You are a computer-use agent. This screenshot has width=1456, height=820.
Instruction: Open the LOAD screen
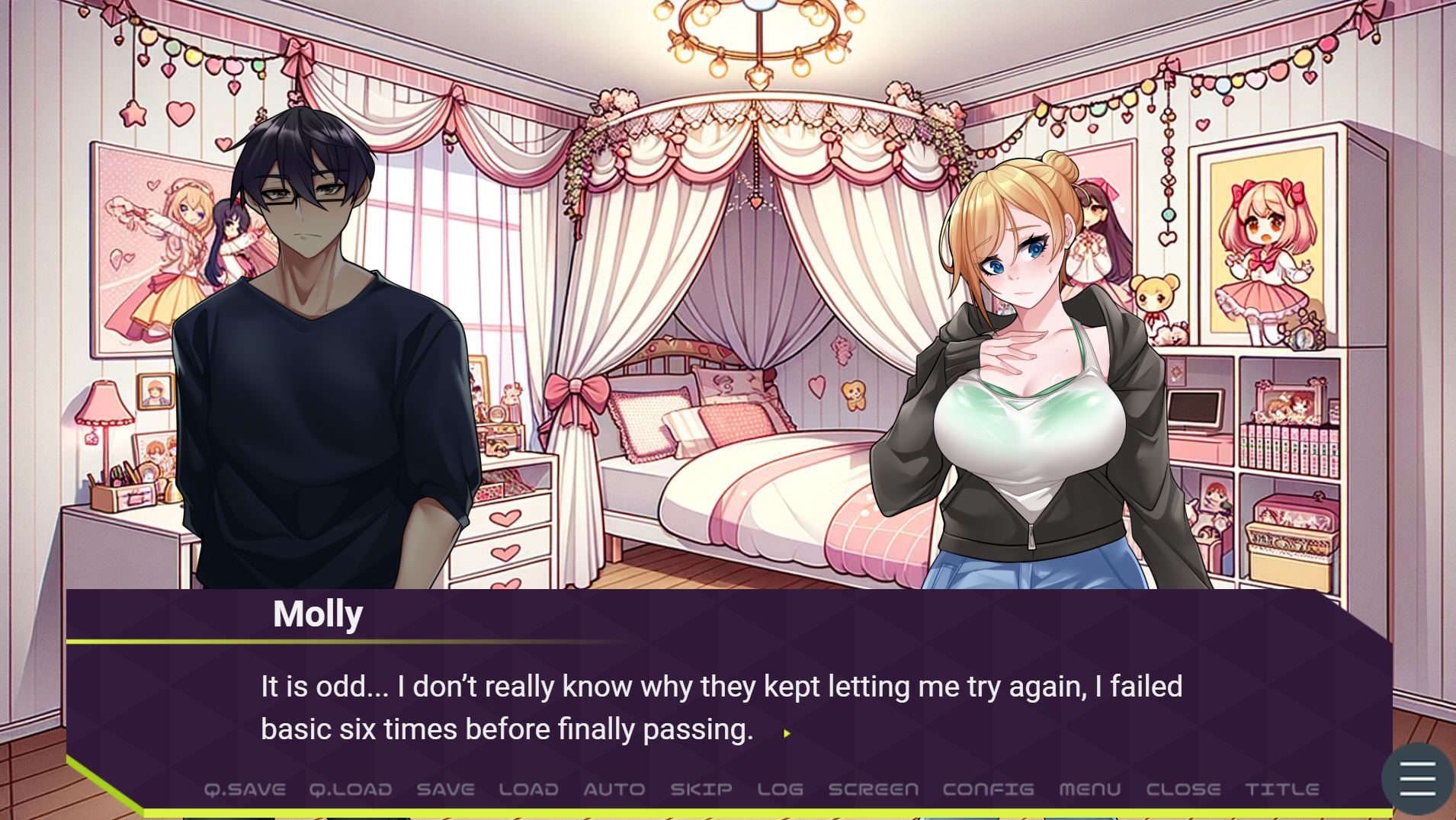click(528, 790)
